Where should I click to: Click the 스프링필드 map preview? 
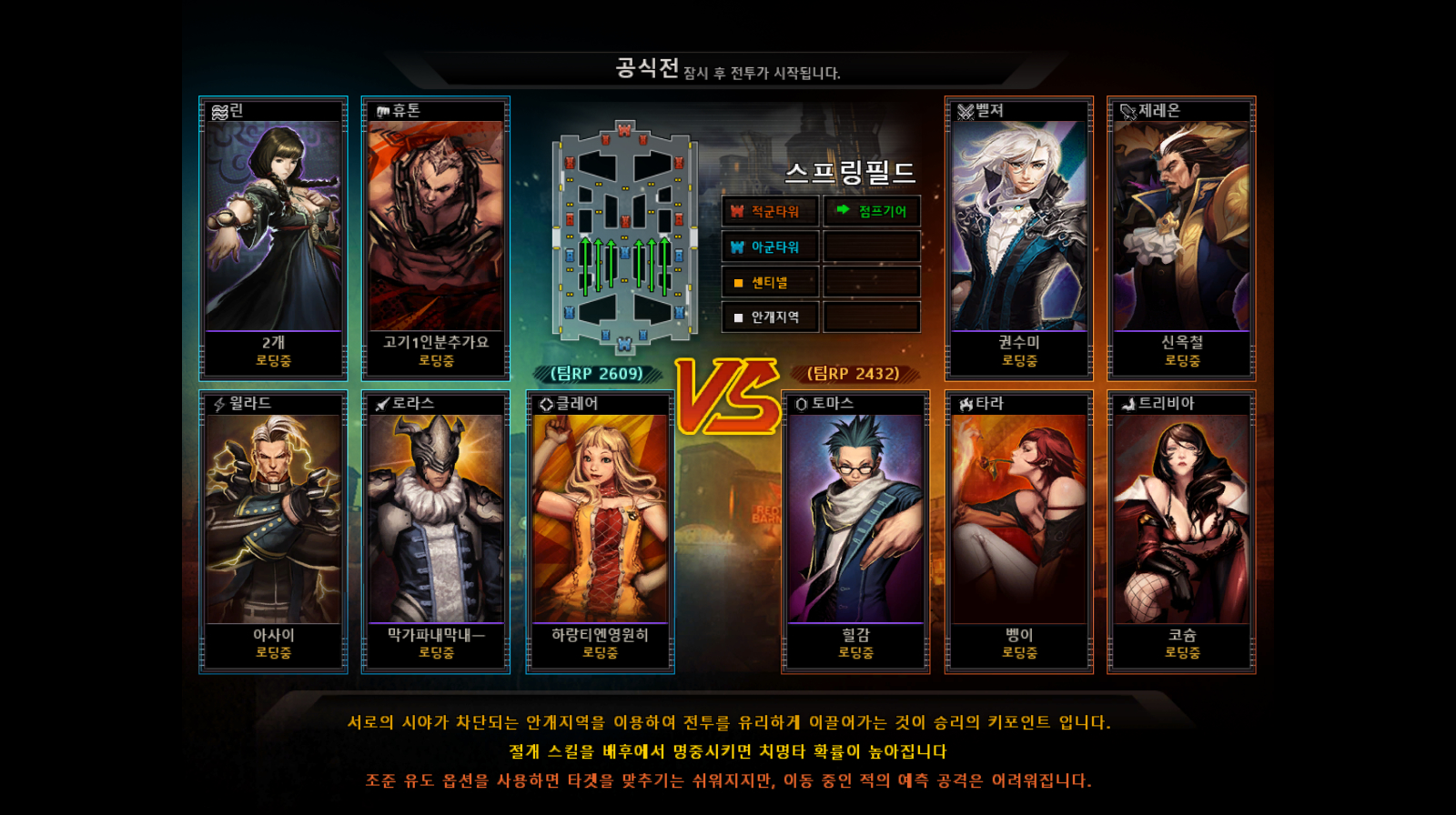pos(624,236)
